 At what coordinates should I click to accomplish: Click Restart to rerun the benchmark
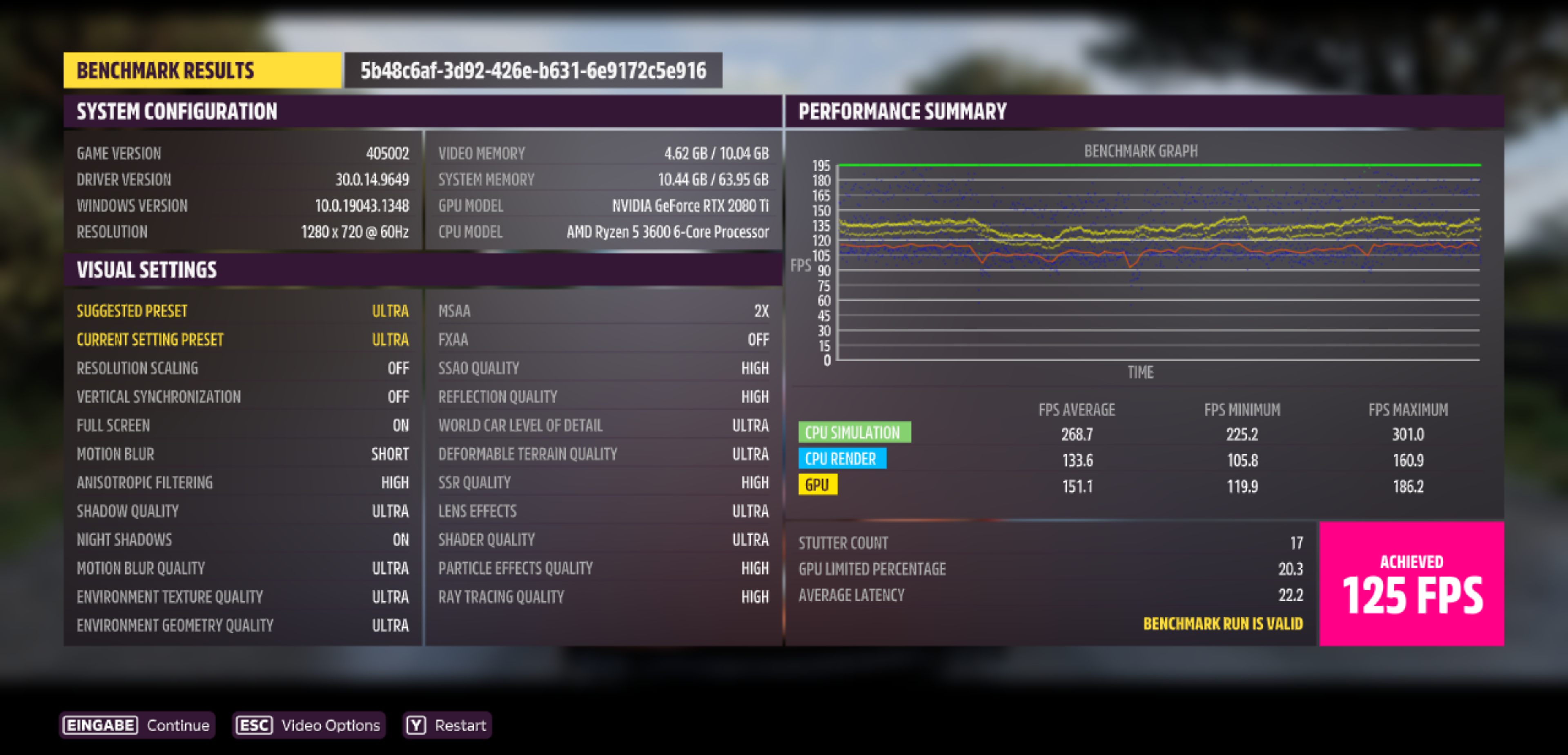click(x=459, y=724)
